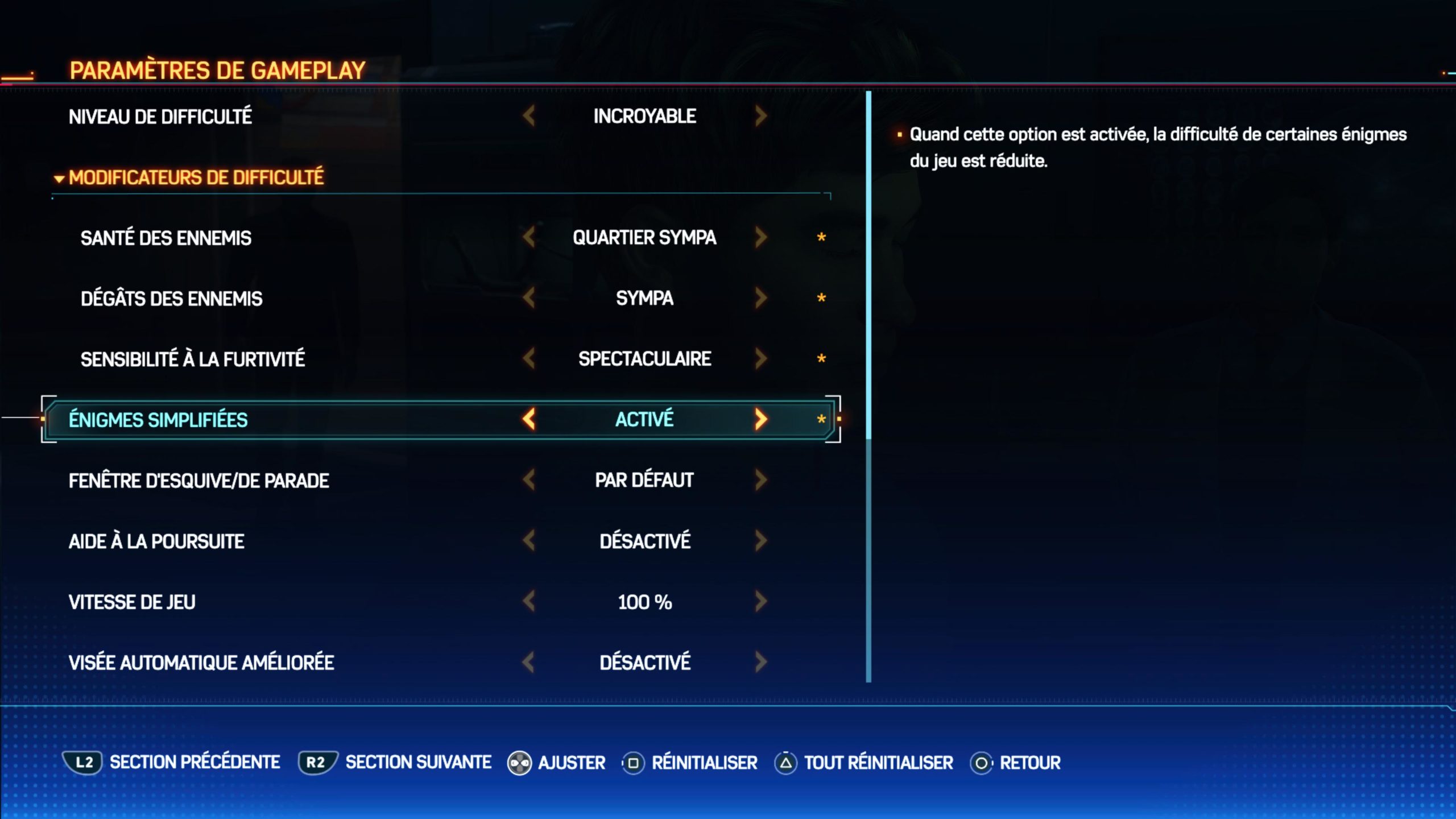Choose the Dégâts des ennemis row
This screenshot has width=1456, height=819.
tap(171, 299)
